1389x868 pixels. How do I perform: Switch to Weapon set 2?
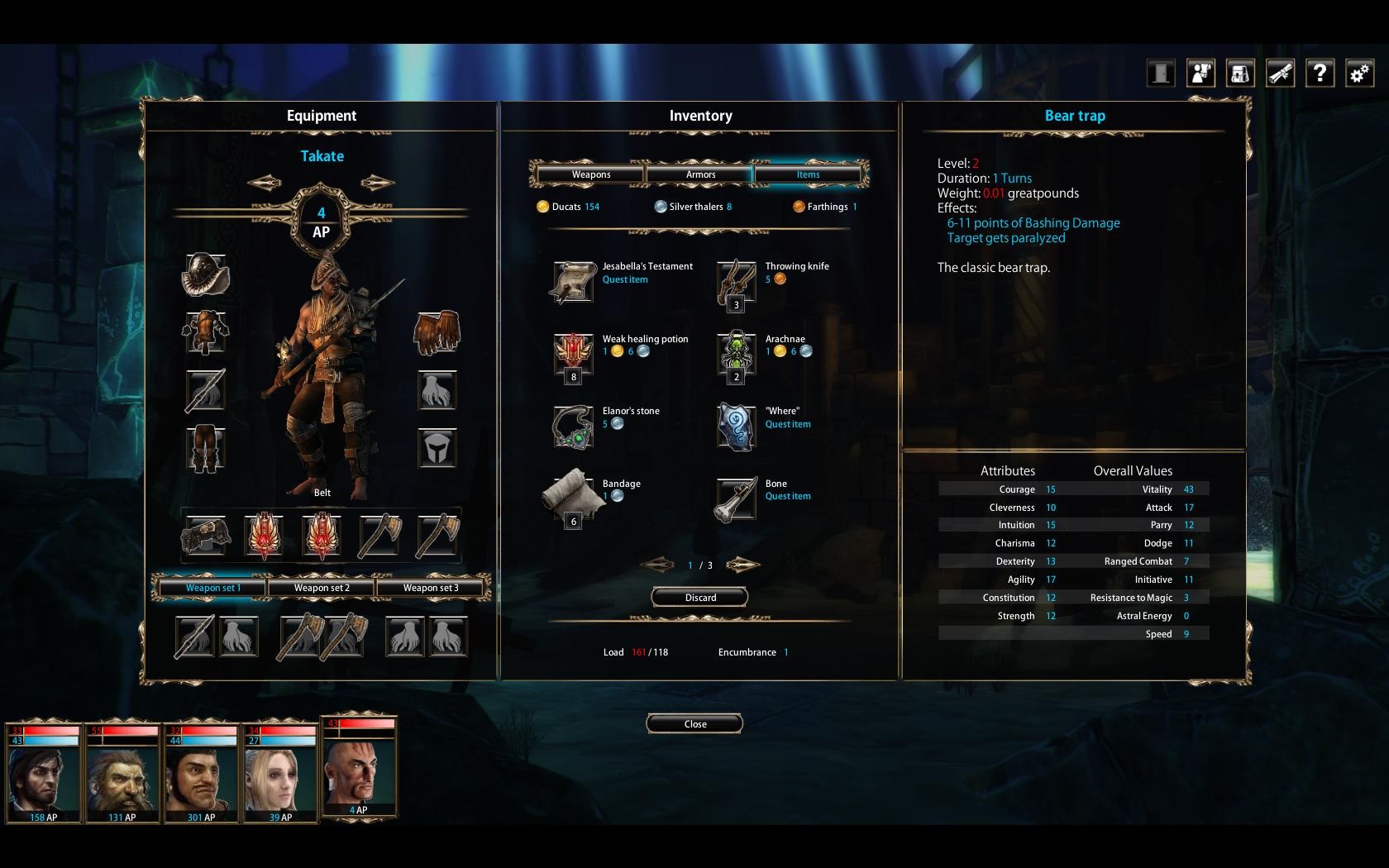322,588
